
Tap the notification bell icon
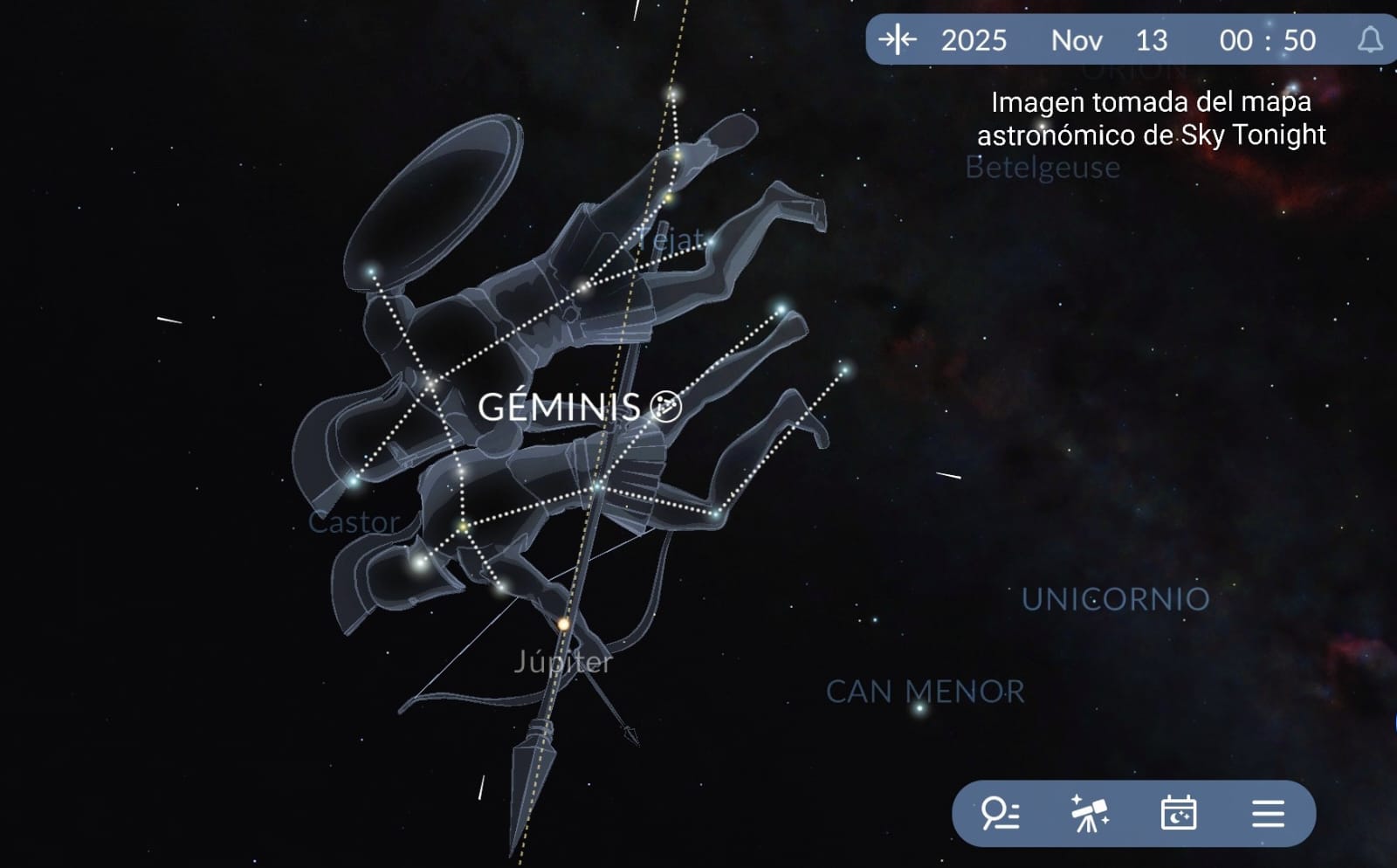(x=1370, y=40)
